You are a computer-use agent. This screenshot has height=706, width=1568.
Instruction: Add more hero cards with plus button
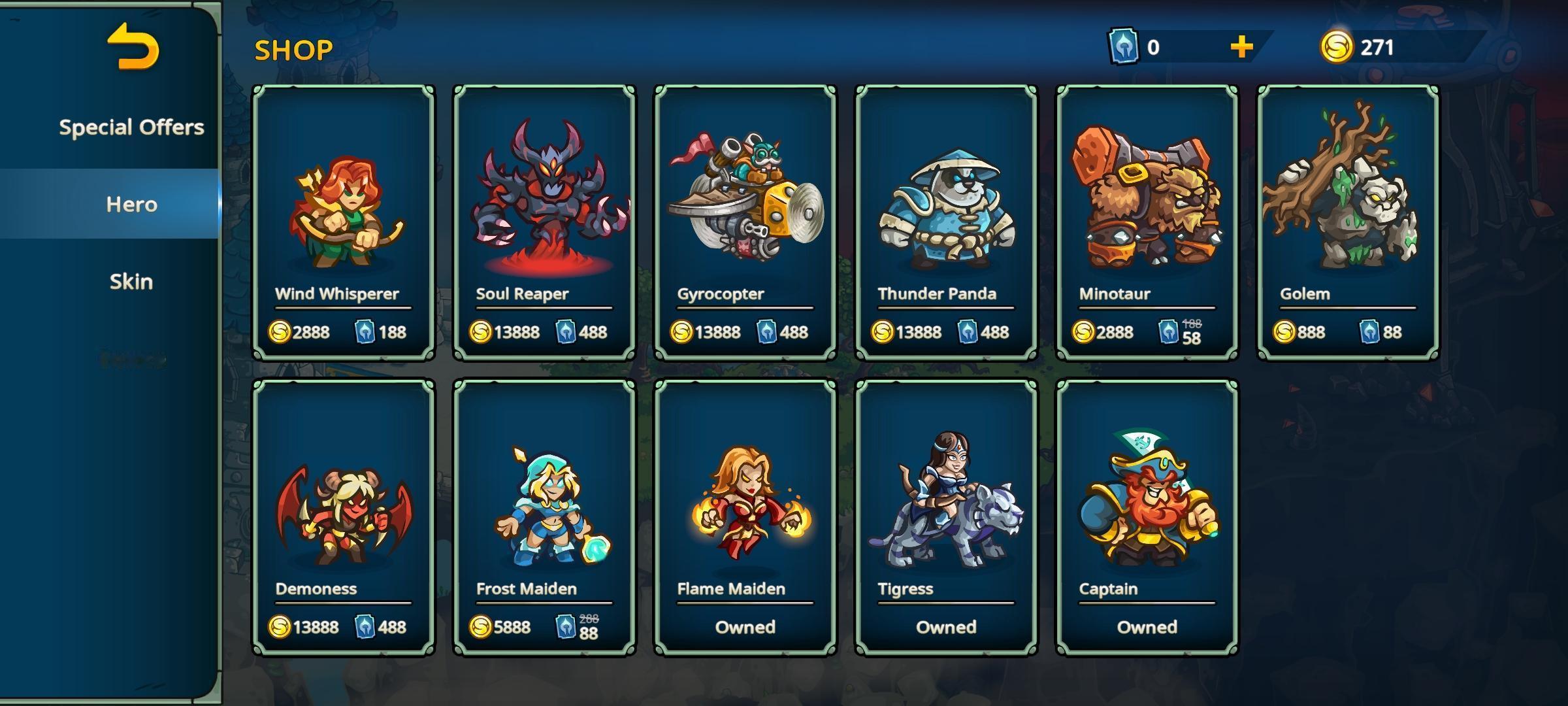[x=1241, y=47]
